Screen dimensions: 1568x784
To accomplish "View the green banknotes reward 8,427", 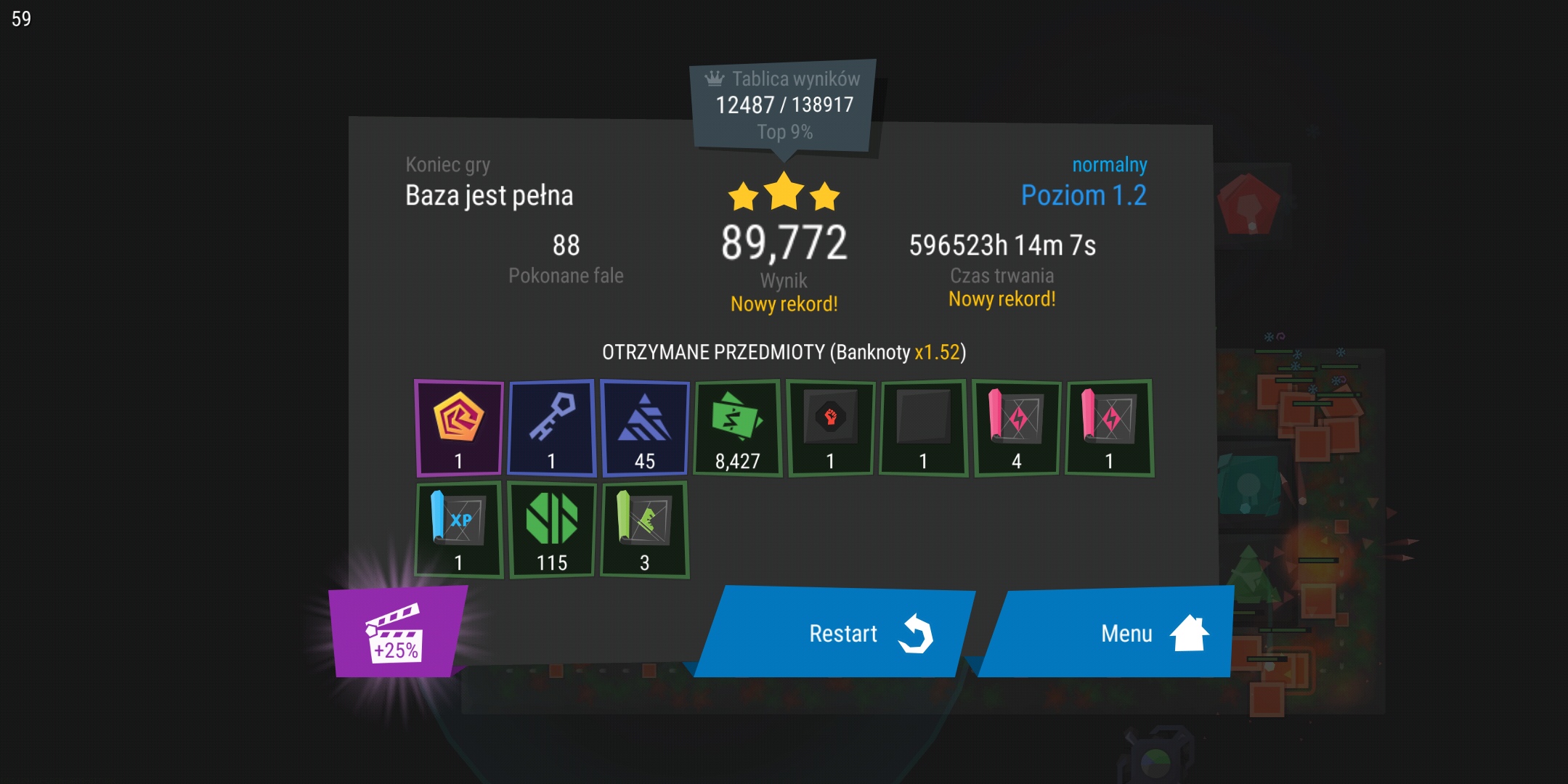I will tap(738, 428).
